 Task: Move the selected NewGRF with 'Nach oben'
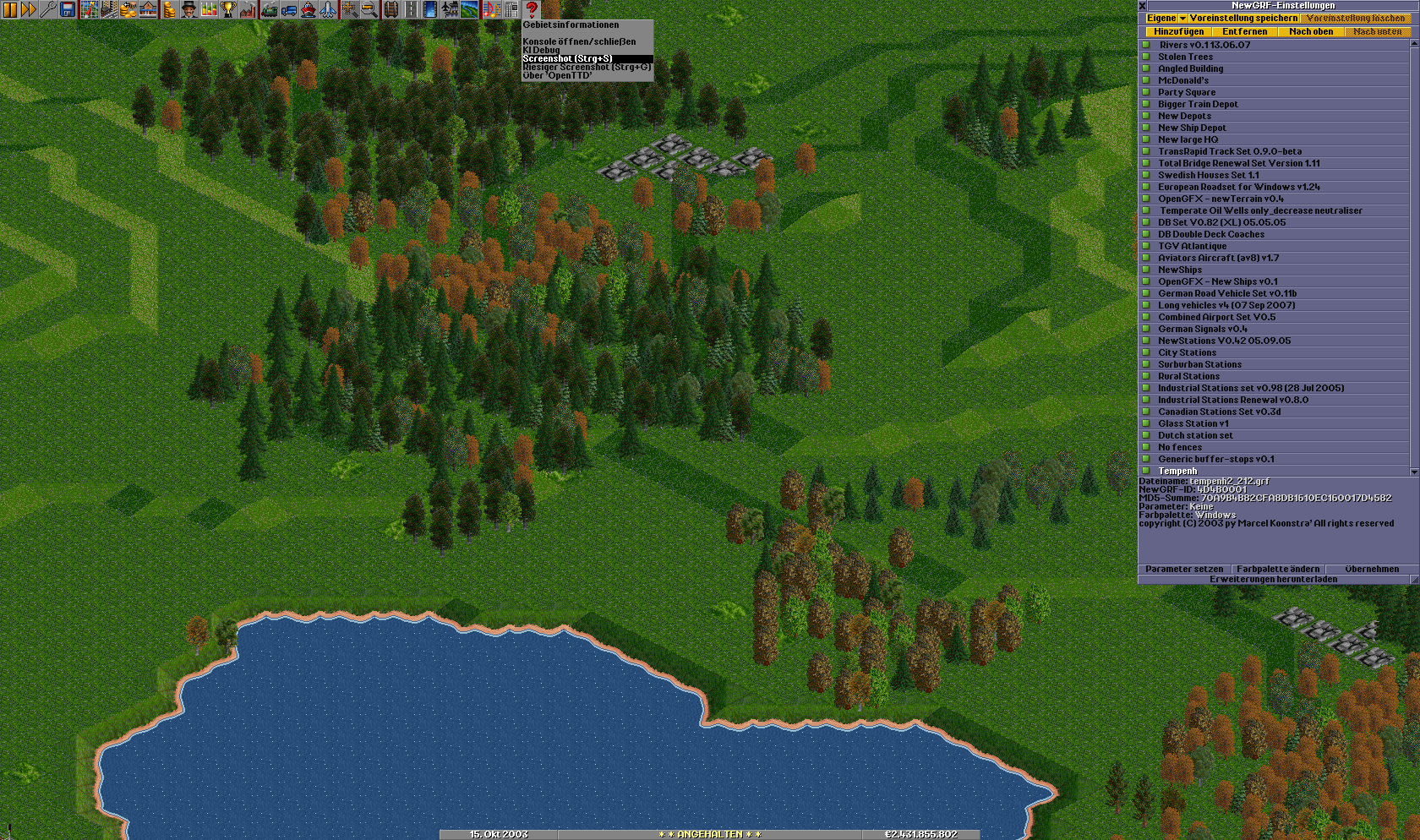coord(1311,32)
